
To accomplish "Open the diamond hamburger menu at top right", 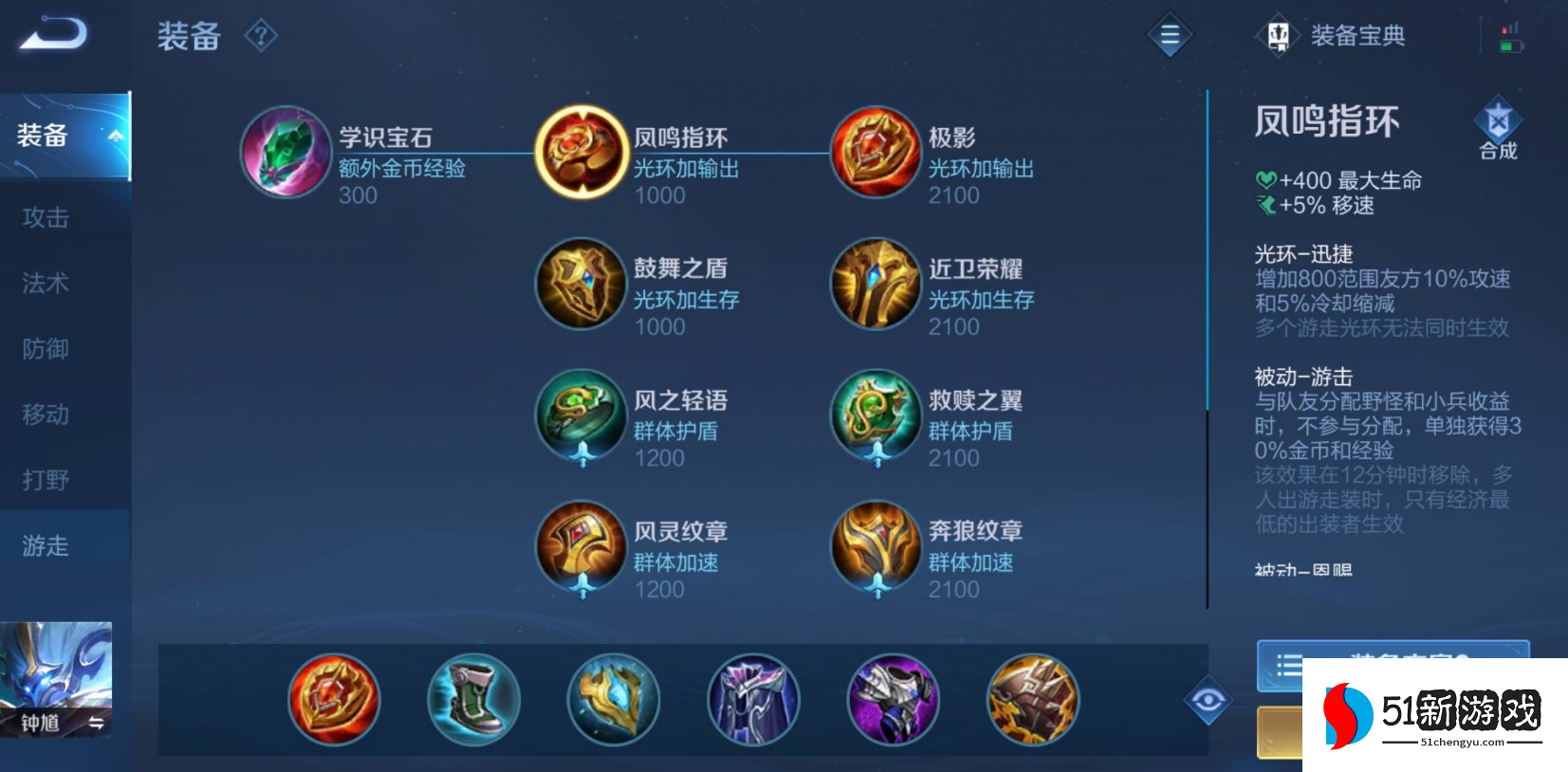I will (x=1169, y=35).
